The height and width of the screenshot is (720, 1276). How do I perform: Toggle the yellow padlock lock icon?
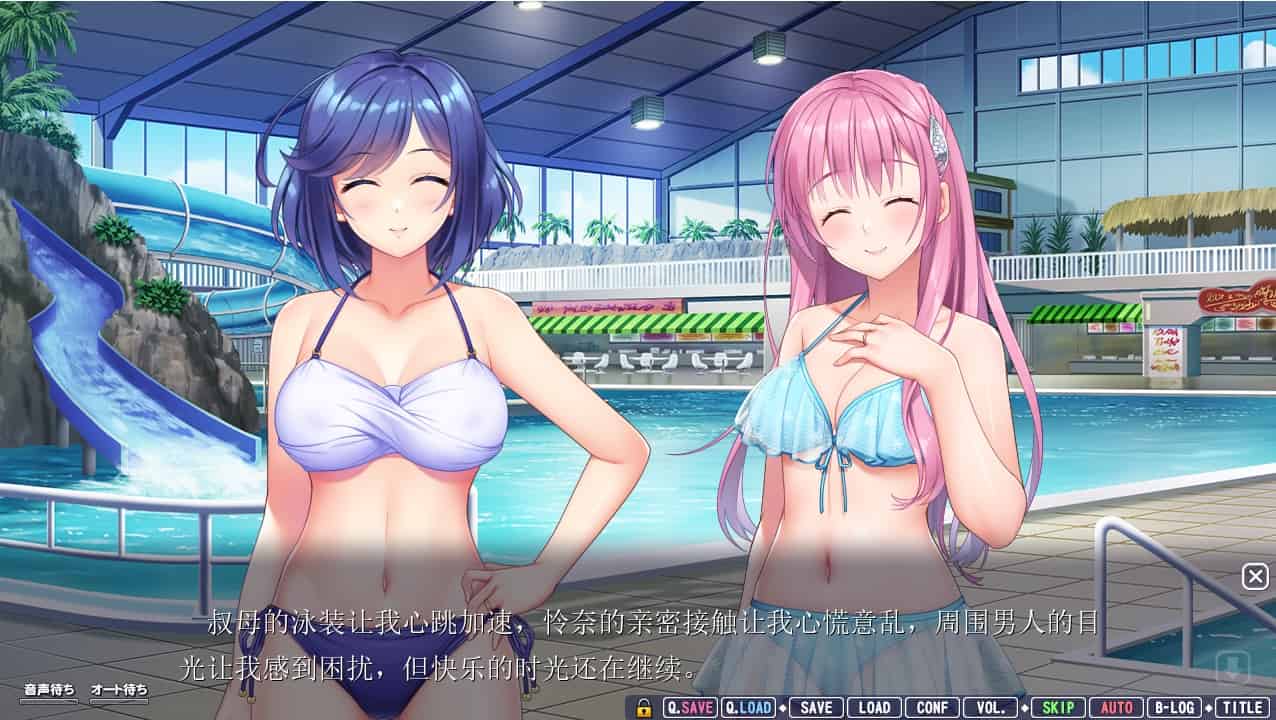(645, 707)
